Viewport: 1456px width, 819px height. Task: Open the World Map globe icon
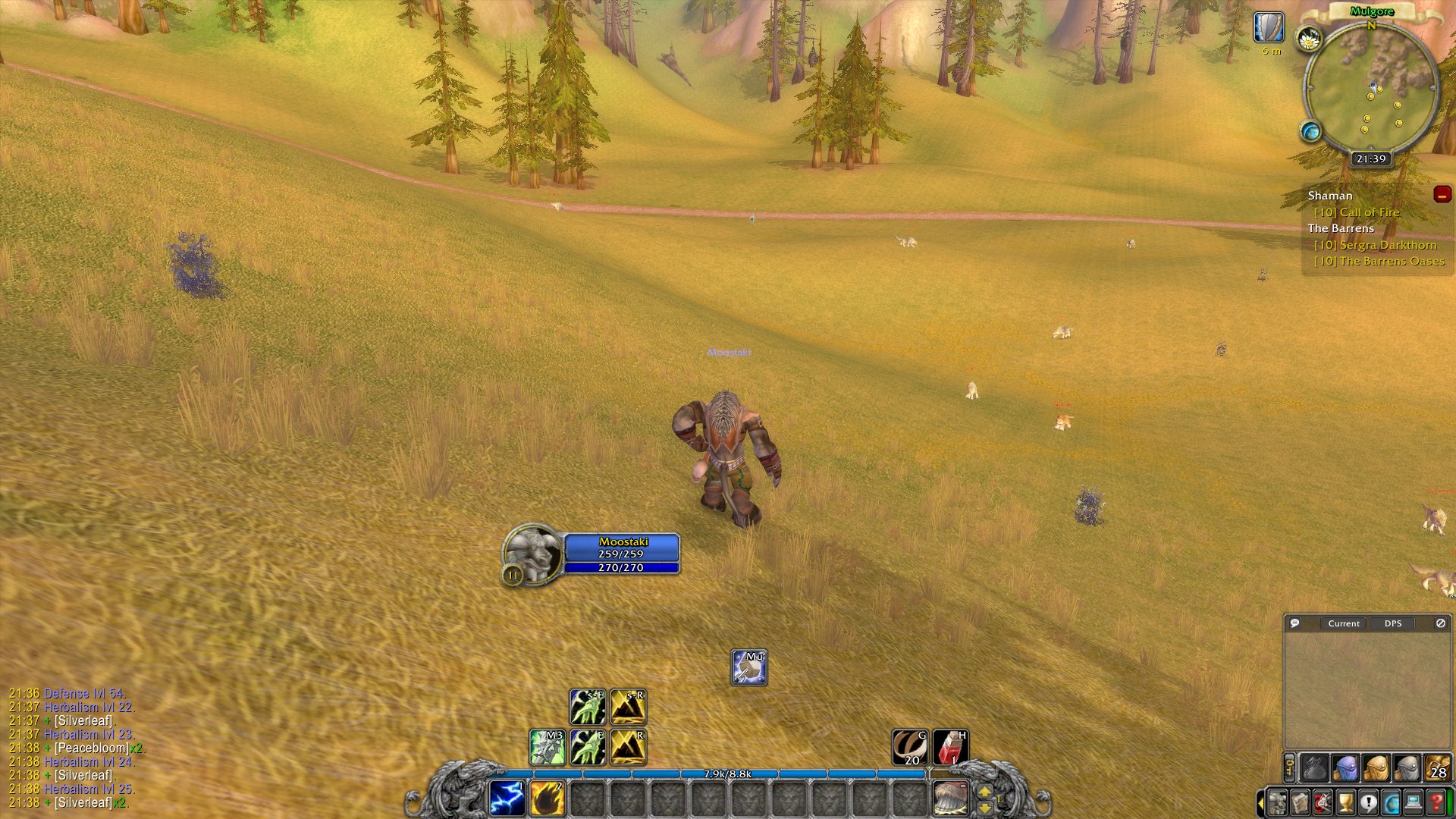[1390, 803]
